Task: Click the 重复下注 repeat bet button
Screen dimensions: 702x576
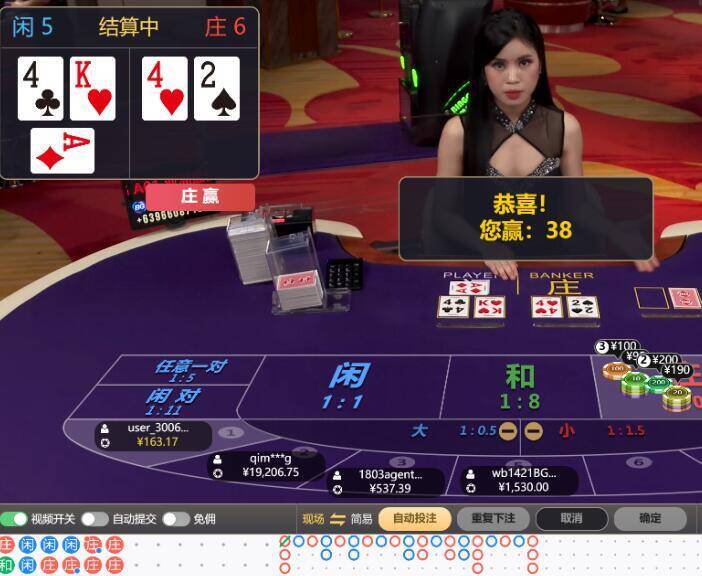Action: [x=493, y=518]
